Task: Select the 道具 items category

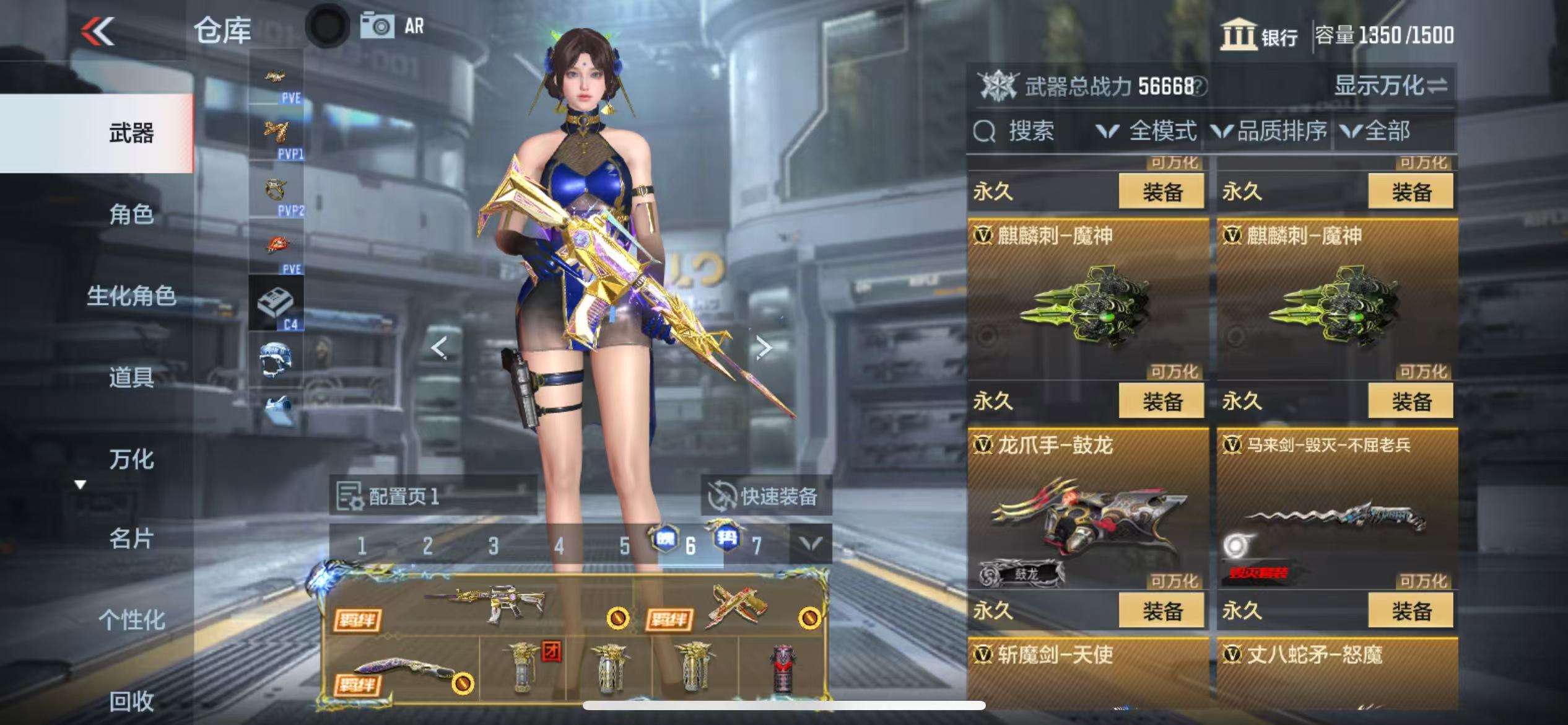Action: click(131, 377)
